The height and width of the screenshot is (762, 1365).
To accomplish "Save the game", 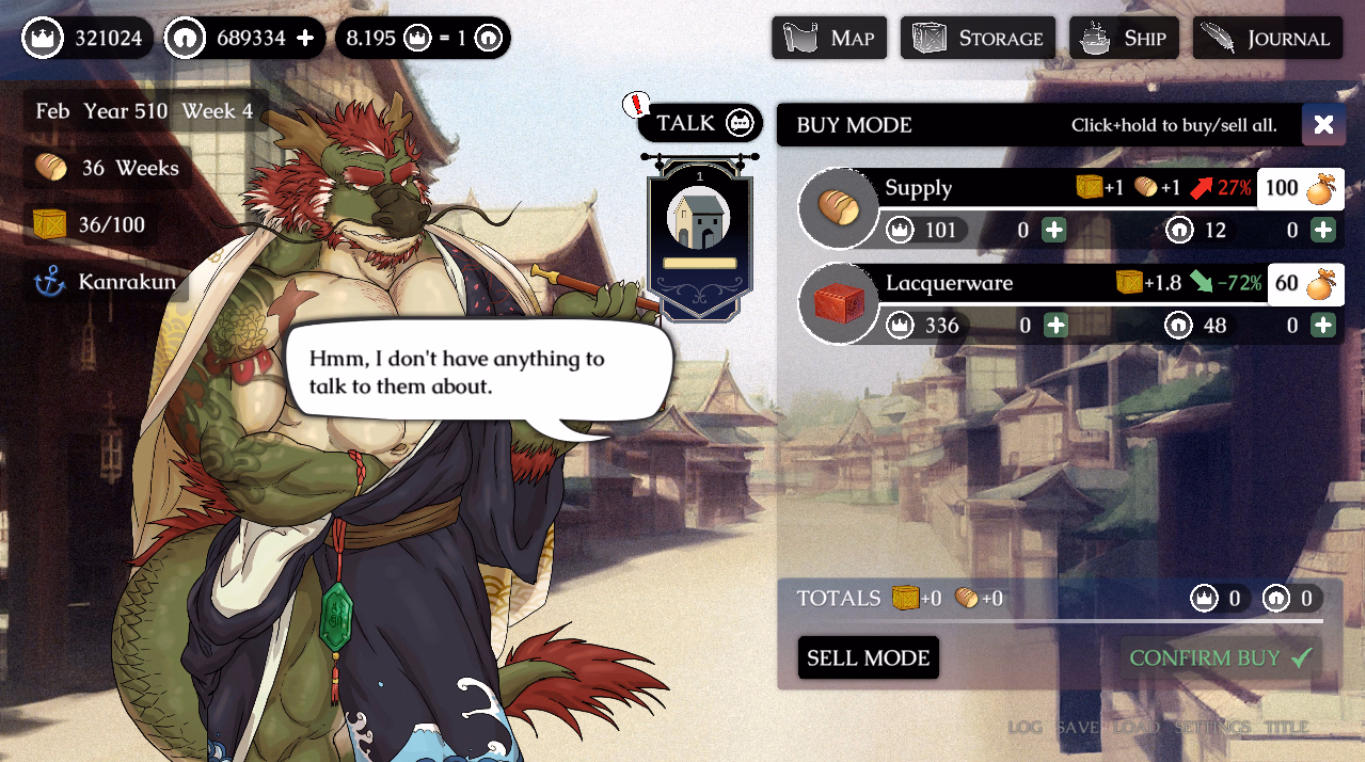I will tap(1078, 727).
